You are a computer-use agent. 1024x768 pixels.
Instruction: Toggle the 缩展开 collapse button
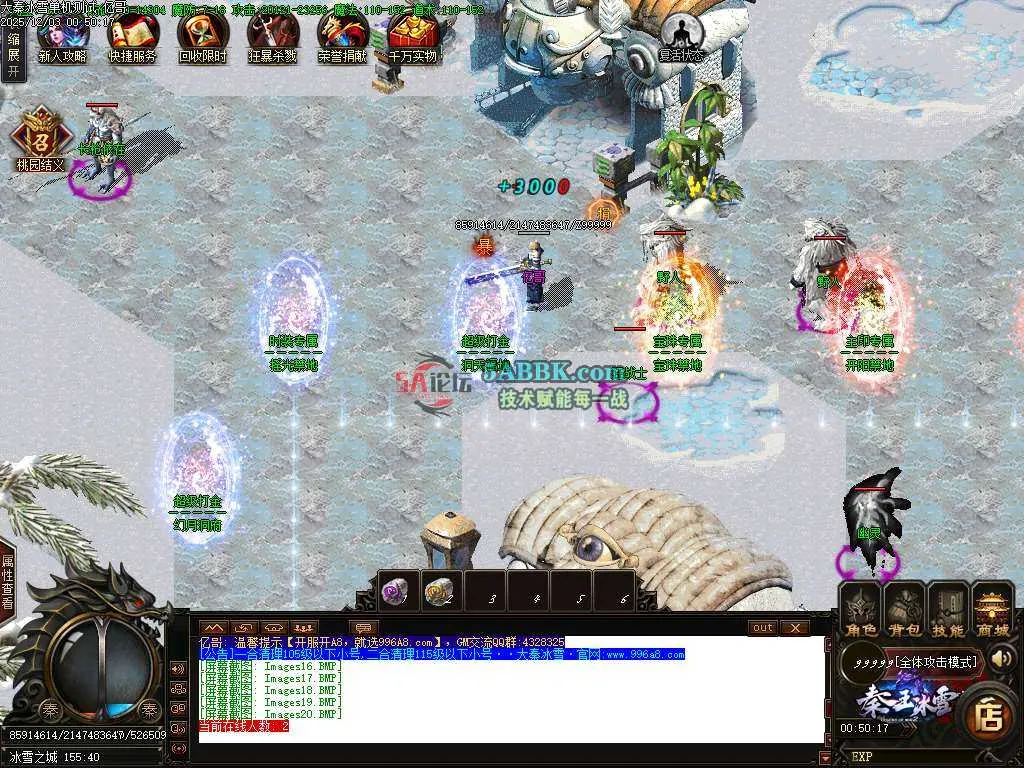[x=13, y=54]
